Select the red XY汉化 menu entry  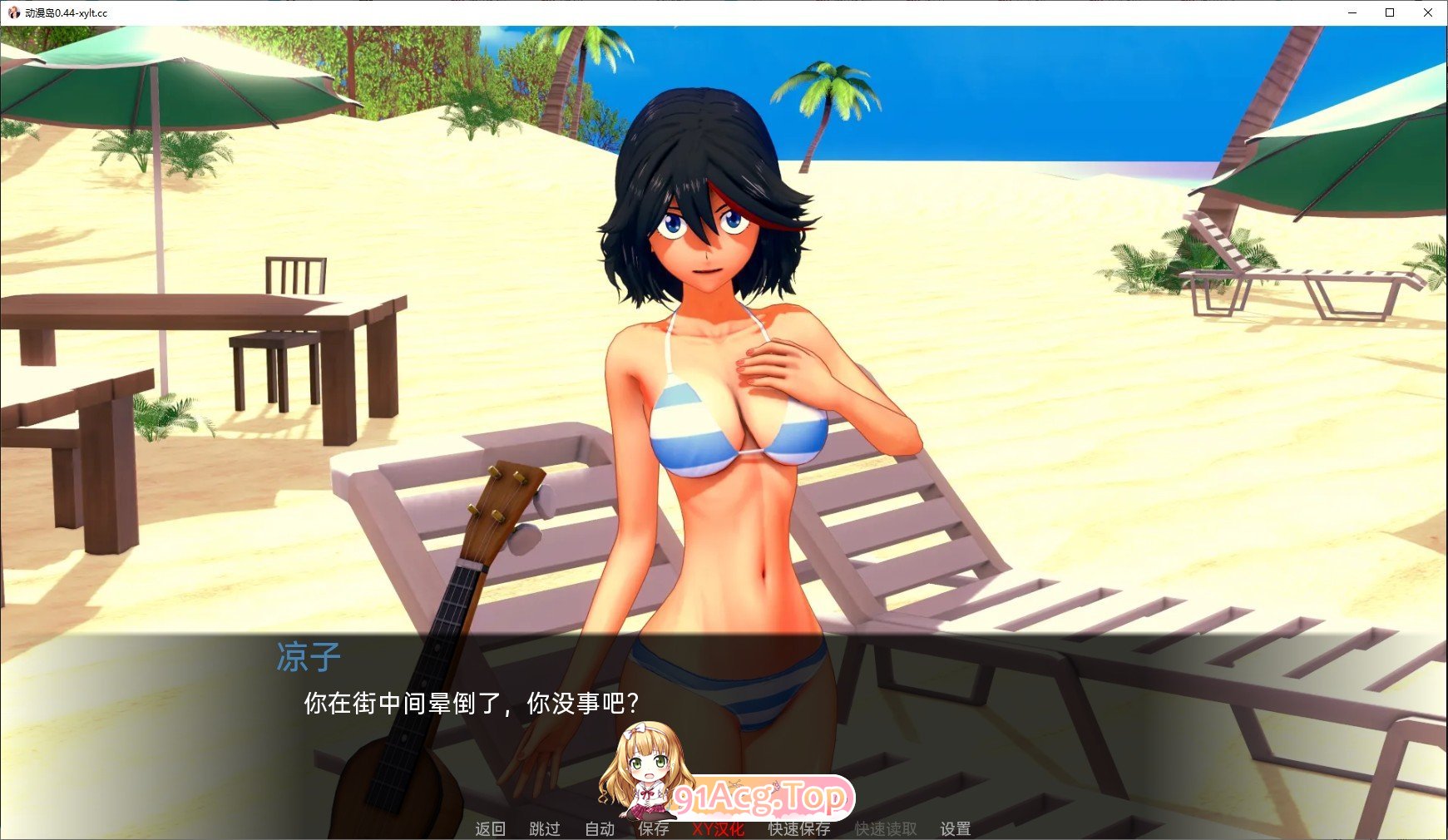click(x=717, y=829)
